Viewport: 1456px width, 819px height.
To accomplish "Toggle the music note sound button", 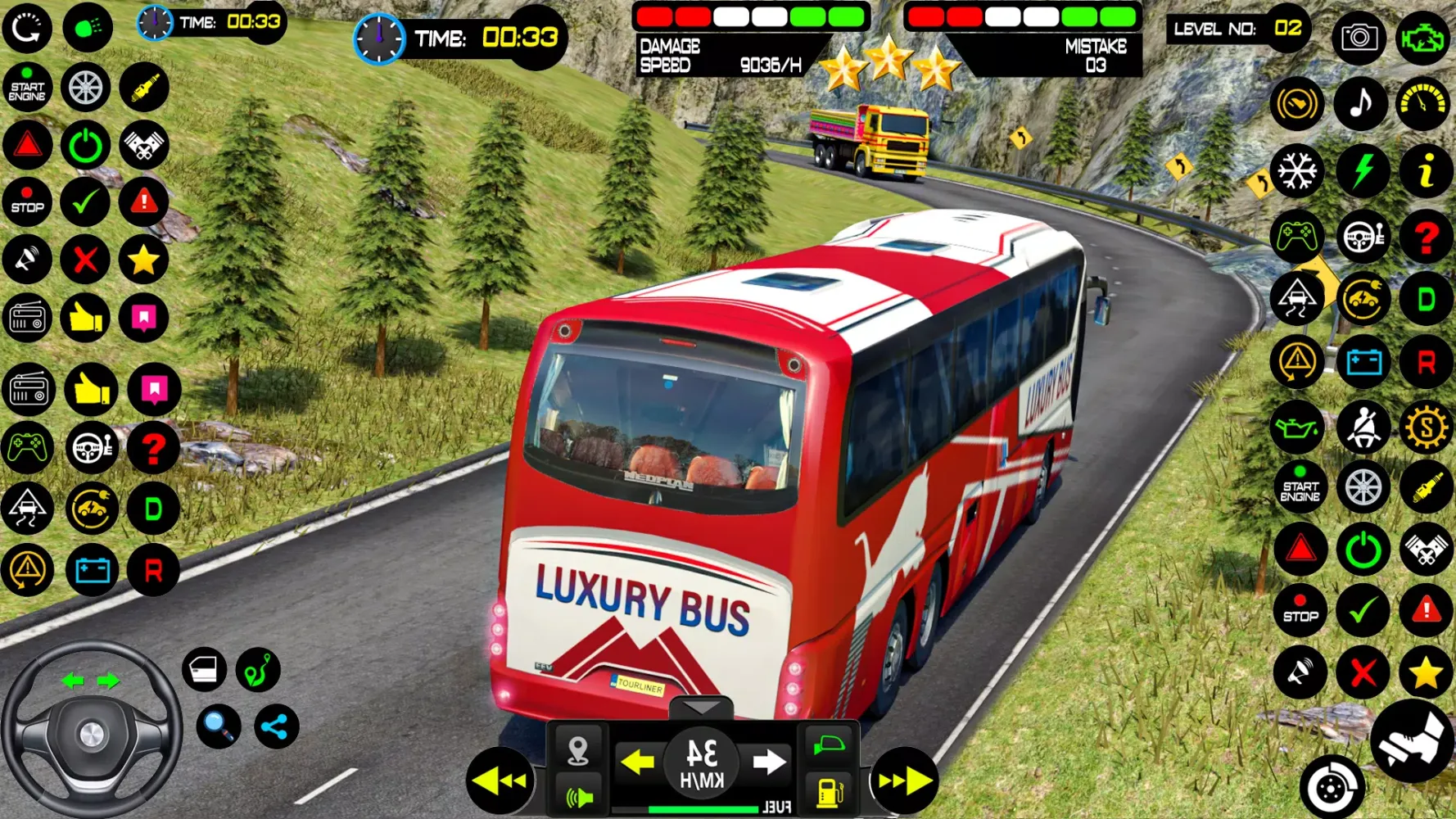I will 1361,104.
